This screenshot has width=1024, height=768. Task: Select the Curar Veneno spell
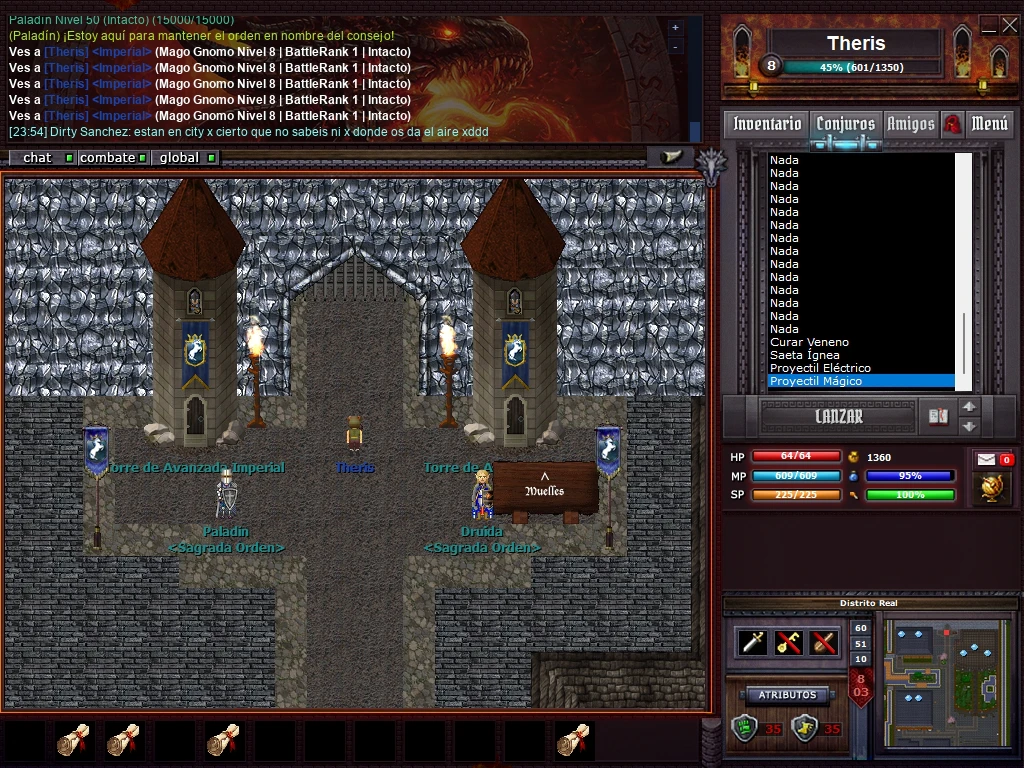point(809,342)
